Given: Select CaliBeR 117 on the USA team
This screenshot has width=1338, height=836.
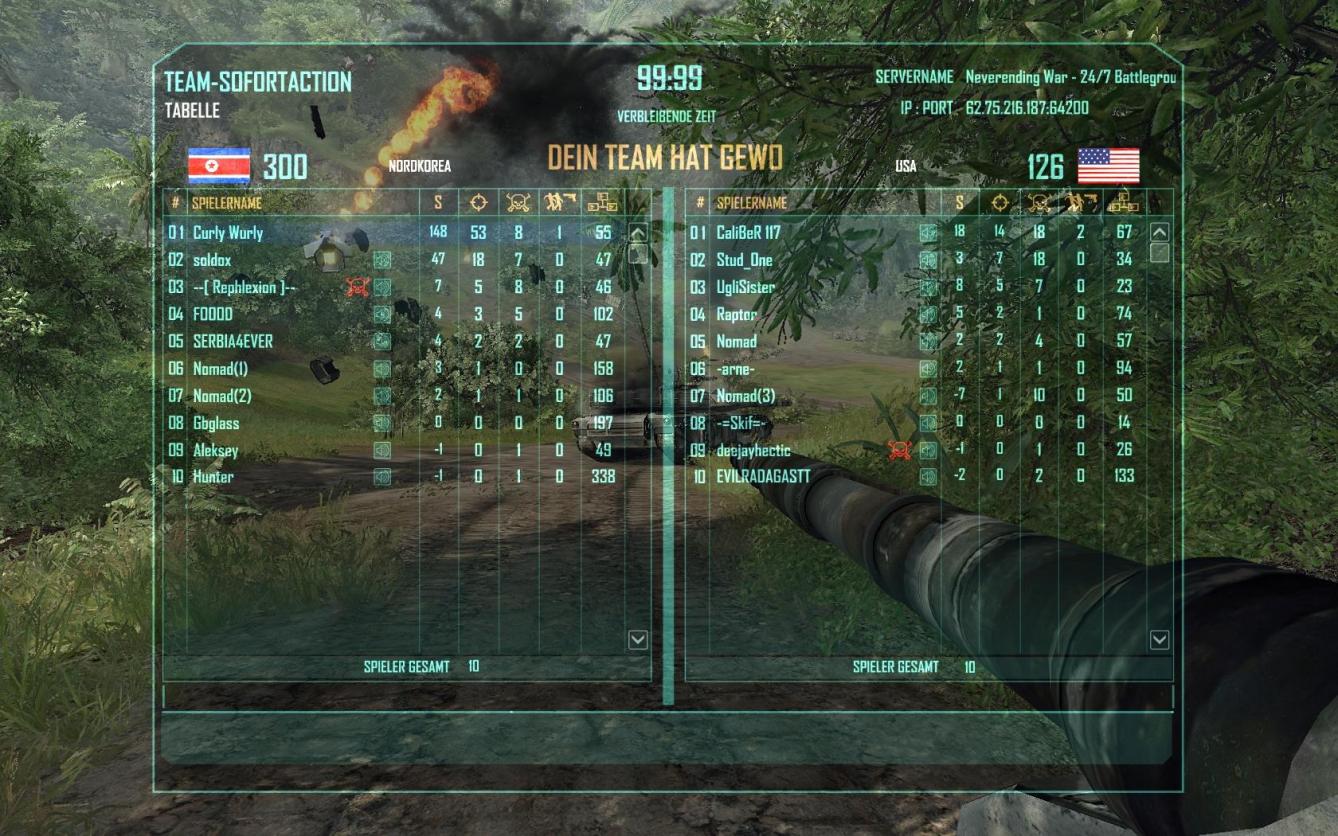Looking at the screenshot, I should click(748, 233).
